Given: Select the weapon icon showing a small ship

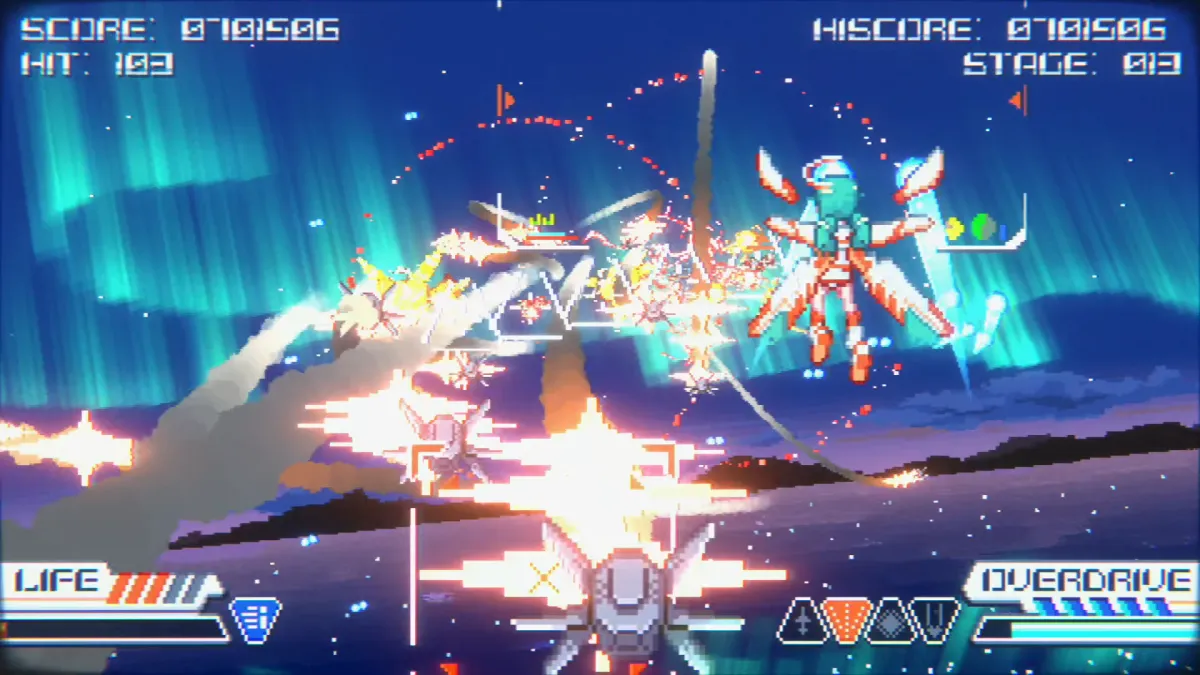Looking at the screenshot, I should [805, 622].
